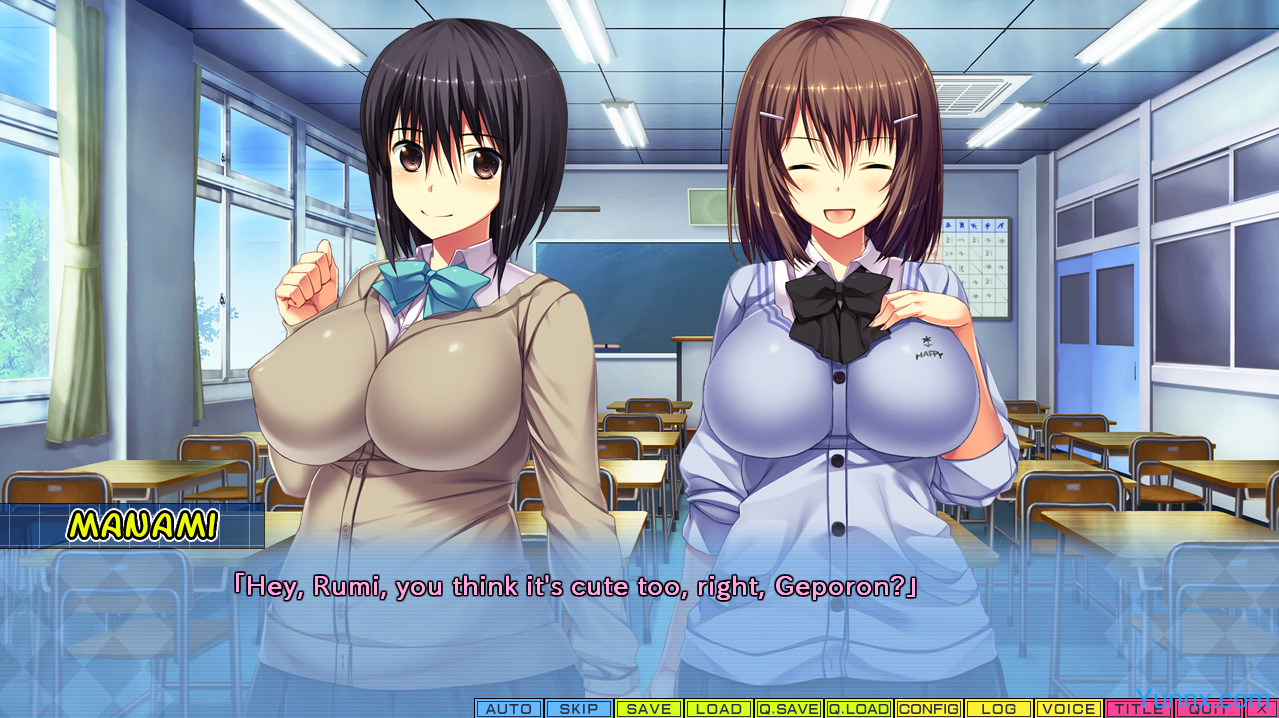Screen dimensions: 1279x718
Task: Open the CONFIG settings
Action: (x=929, y=709)
